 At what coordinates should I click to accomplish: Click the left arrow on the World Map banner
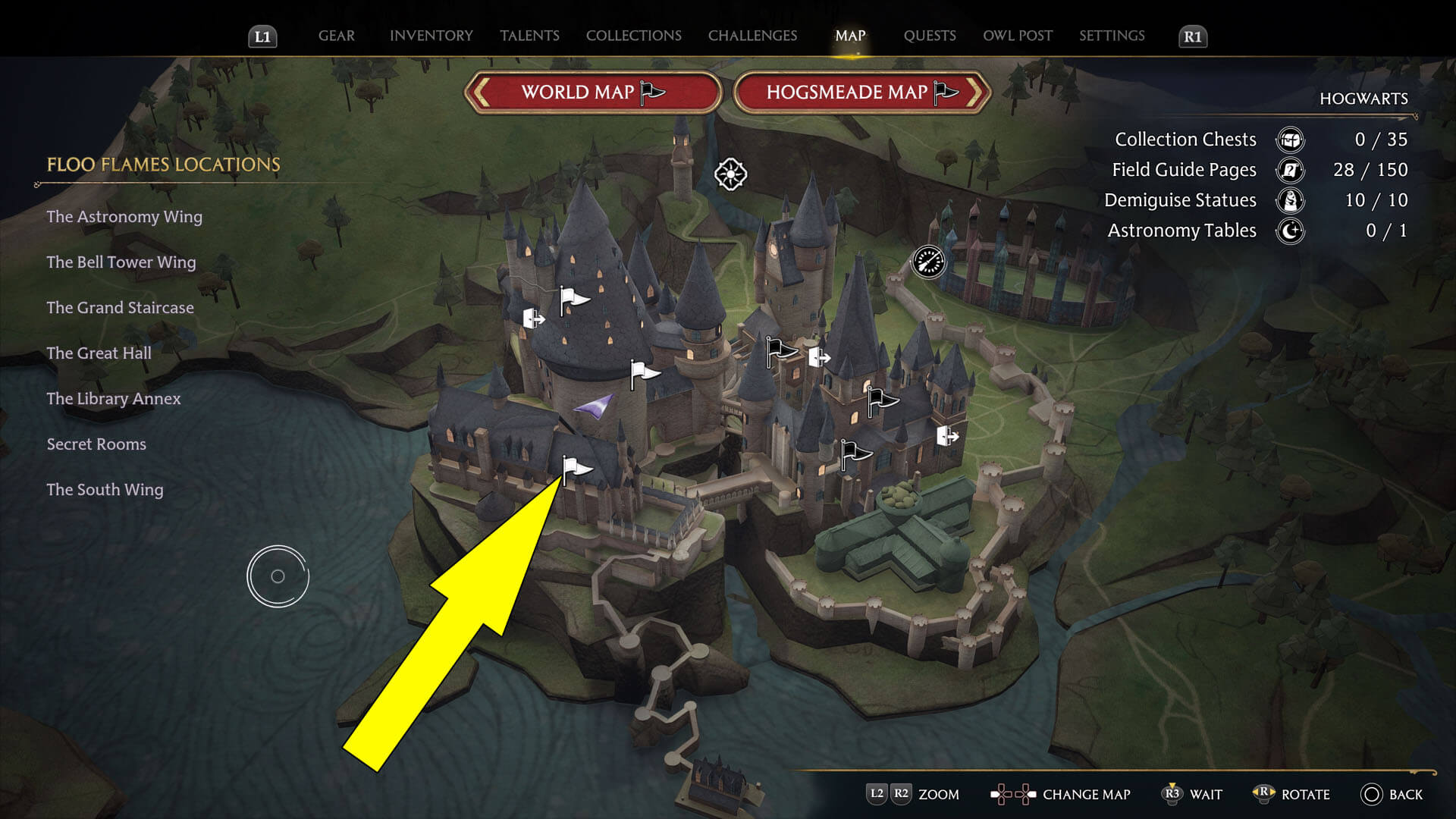pyautogui.click(x=481, y=92)
